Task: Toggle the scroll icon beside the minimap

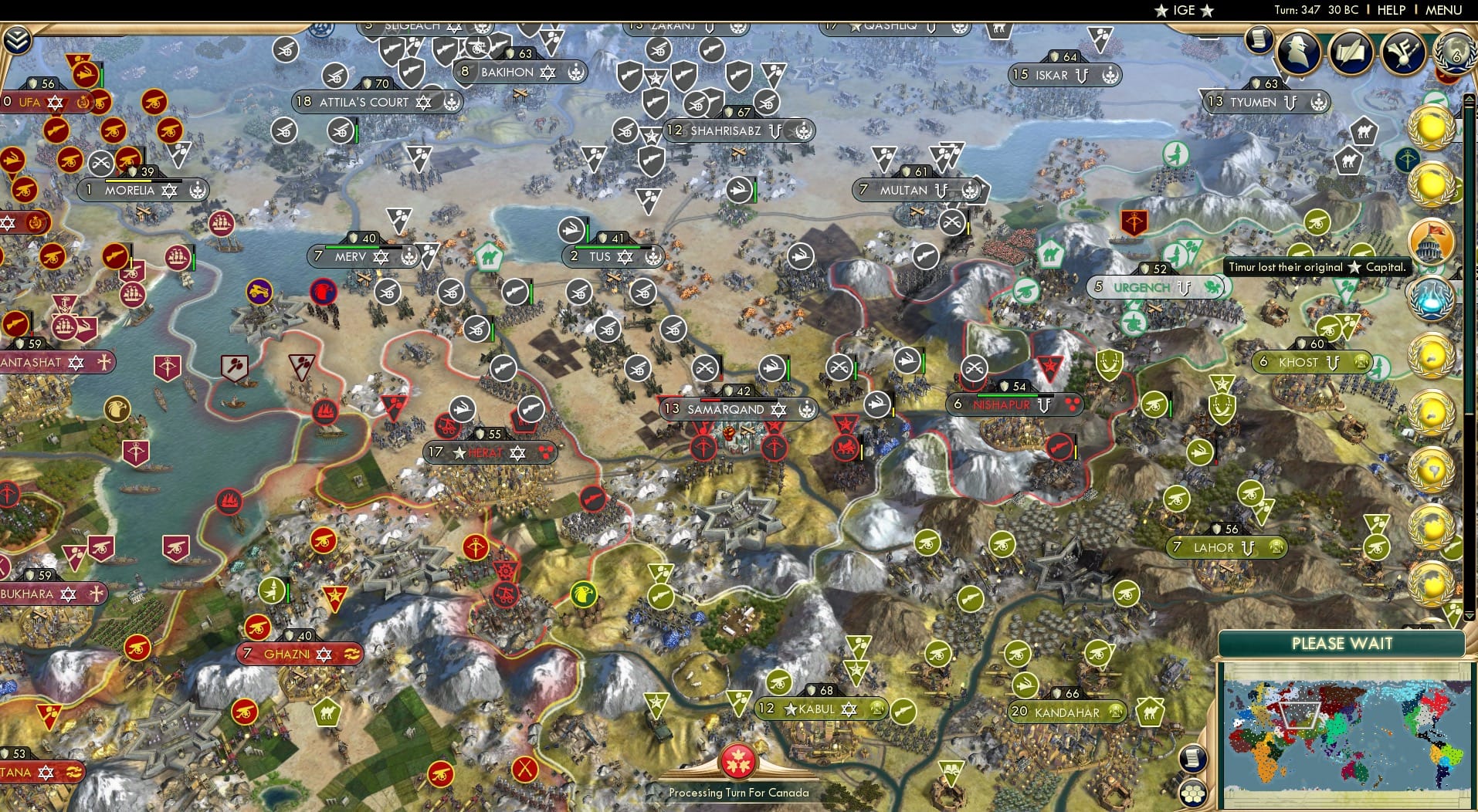Action: 1194,757
